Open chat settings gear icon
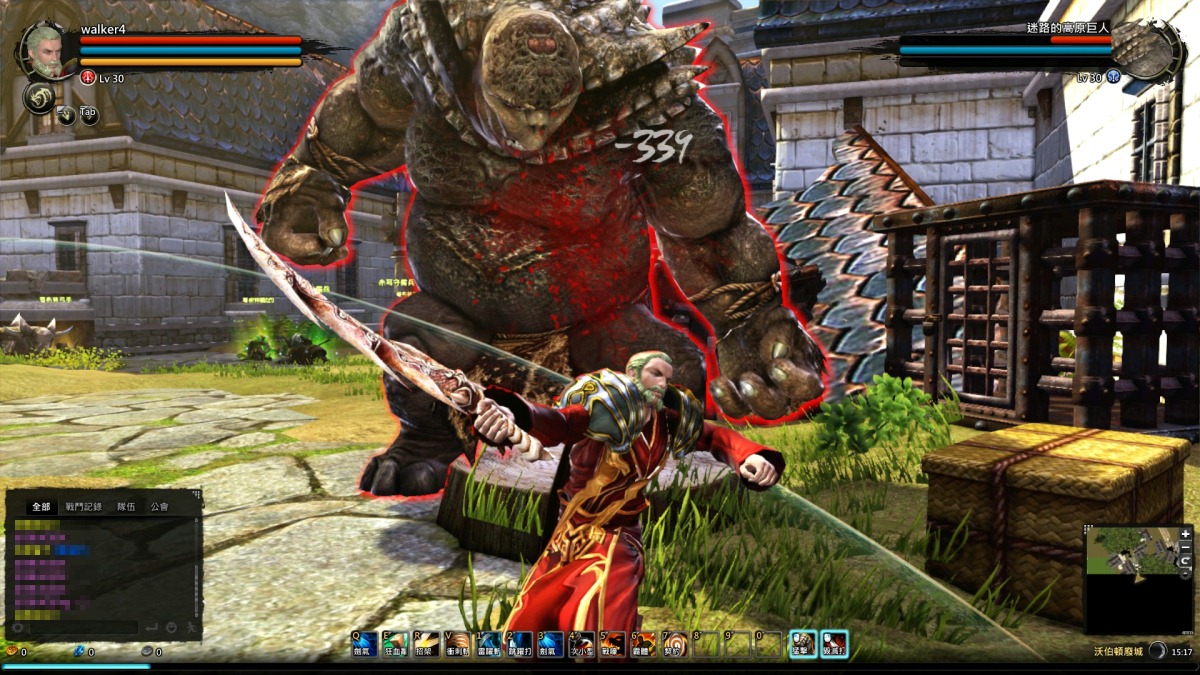This screenshot has width=1200, height=675. (x=17, y=628)
